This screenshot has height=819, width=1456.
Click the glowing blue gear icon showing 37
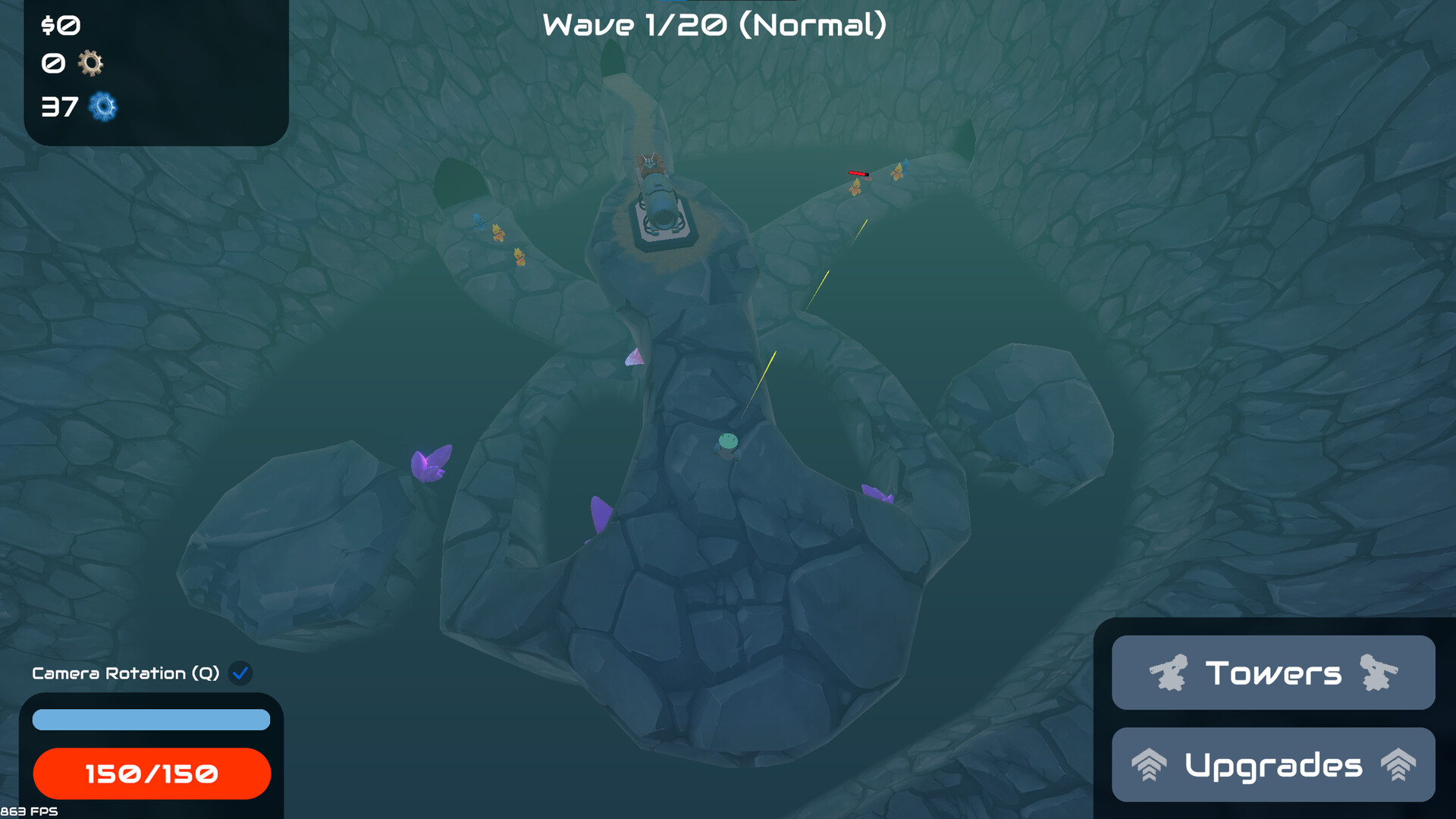102,107
